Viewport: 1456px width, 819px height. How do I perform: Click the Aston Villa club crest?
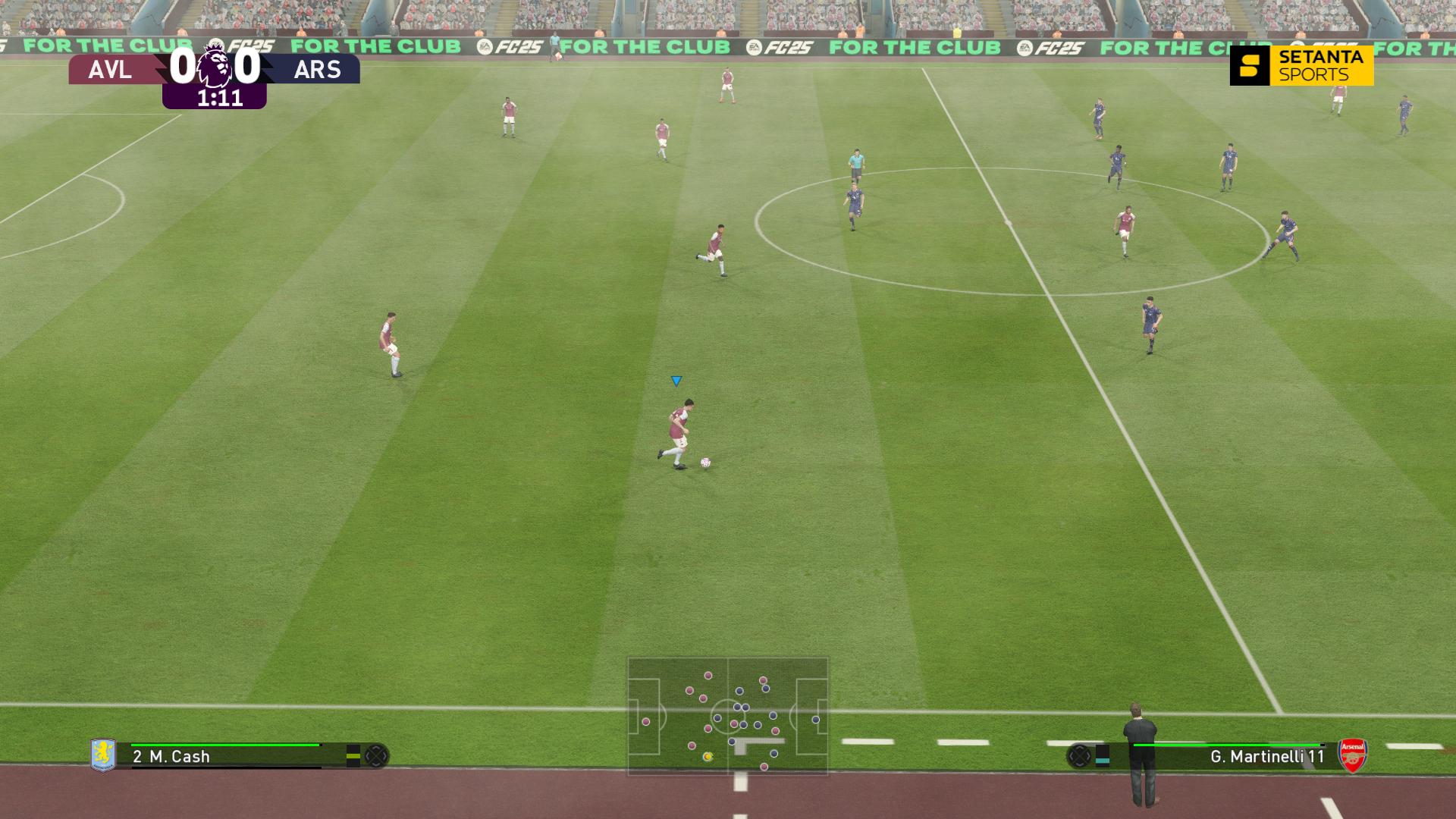click(103, 755)
